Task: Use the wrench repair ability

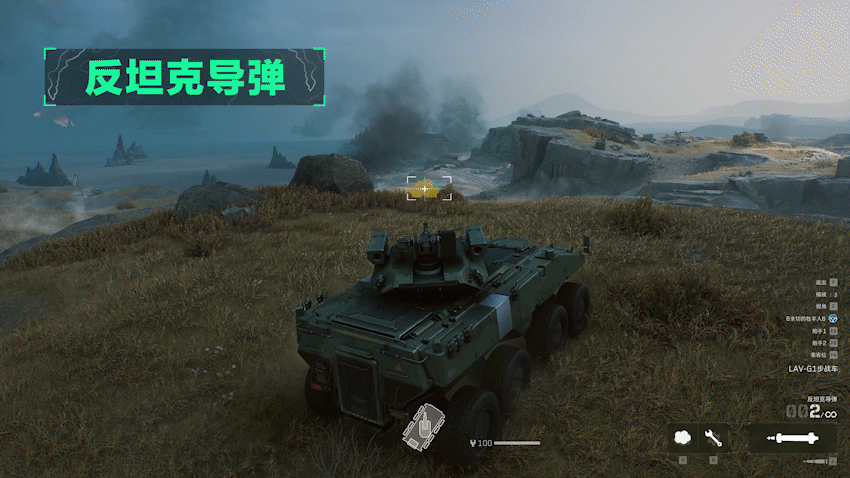Action: [x=713, y=438]
